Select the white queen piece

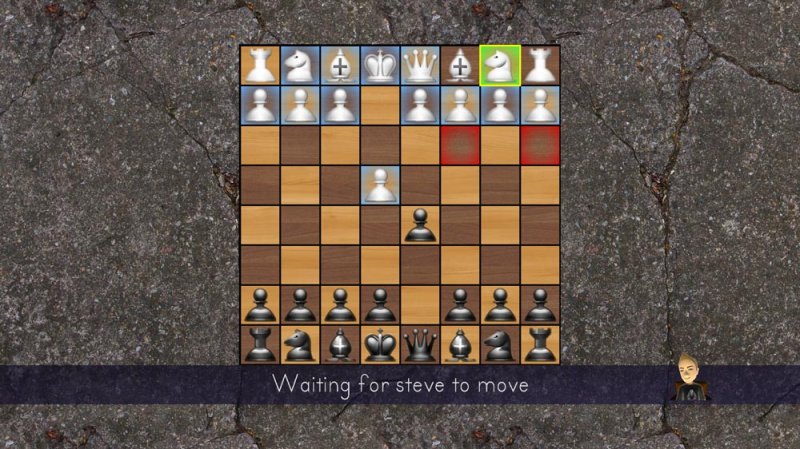coord(420,65)
